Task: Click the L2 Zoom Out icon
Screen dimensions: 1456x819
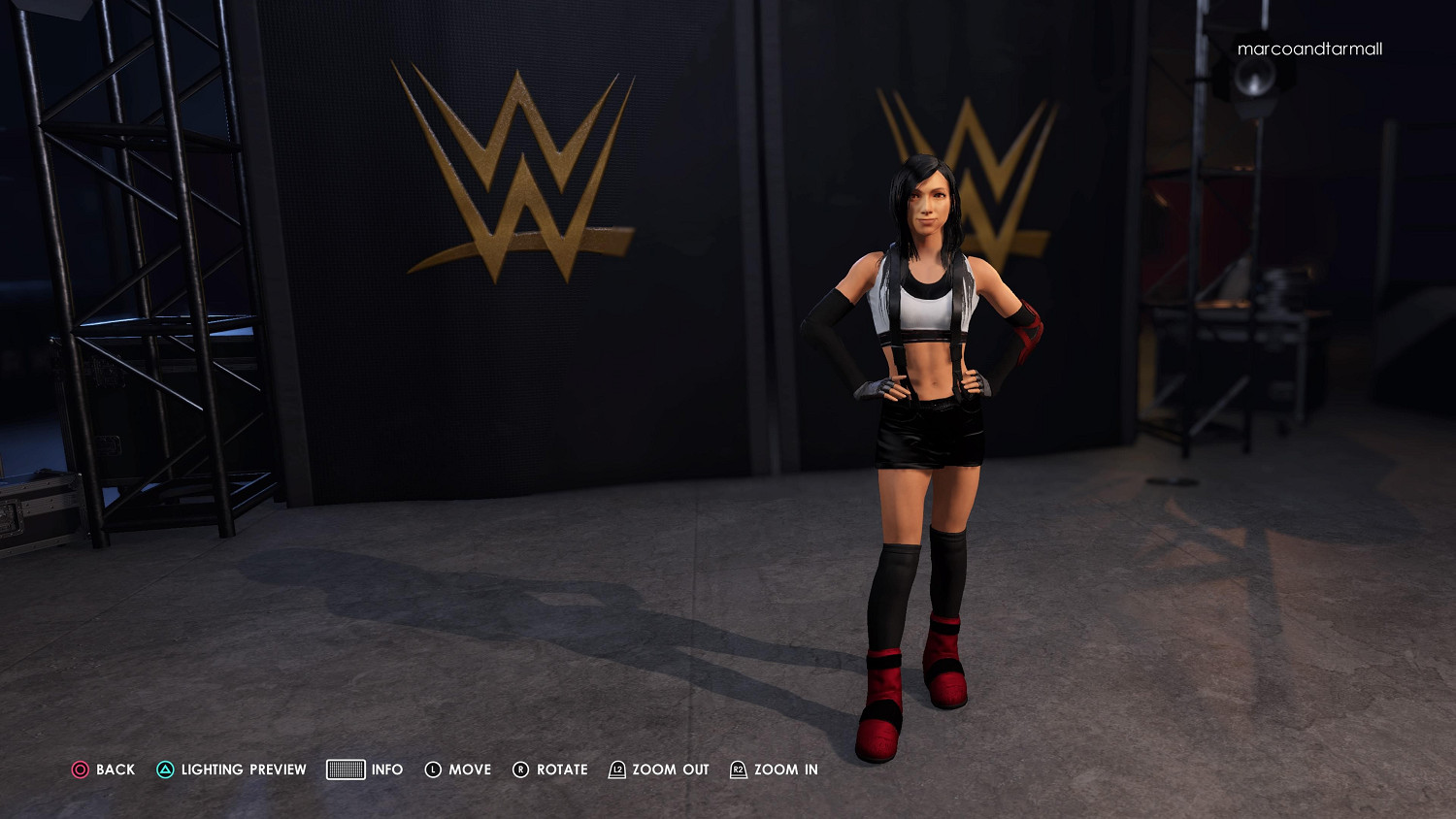Action: (615, 770)
